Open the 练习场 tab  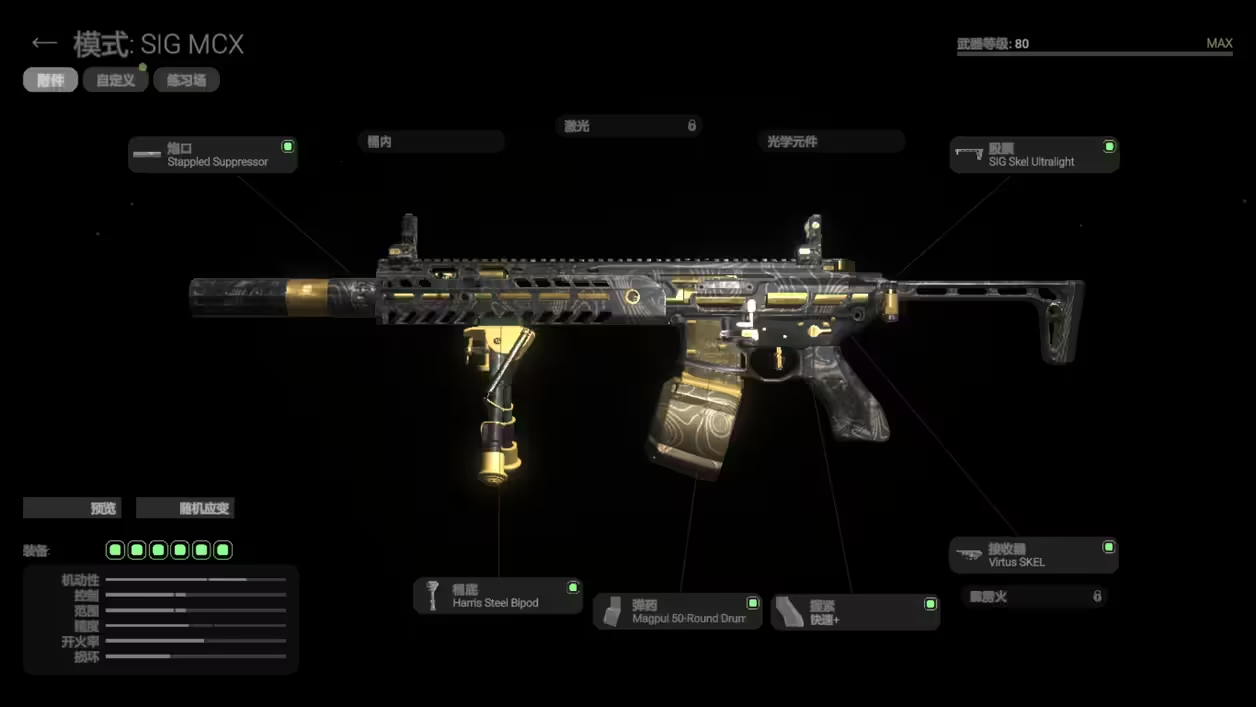click(186, 80)
